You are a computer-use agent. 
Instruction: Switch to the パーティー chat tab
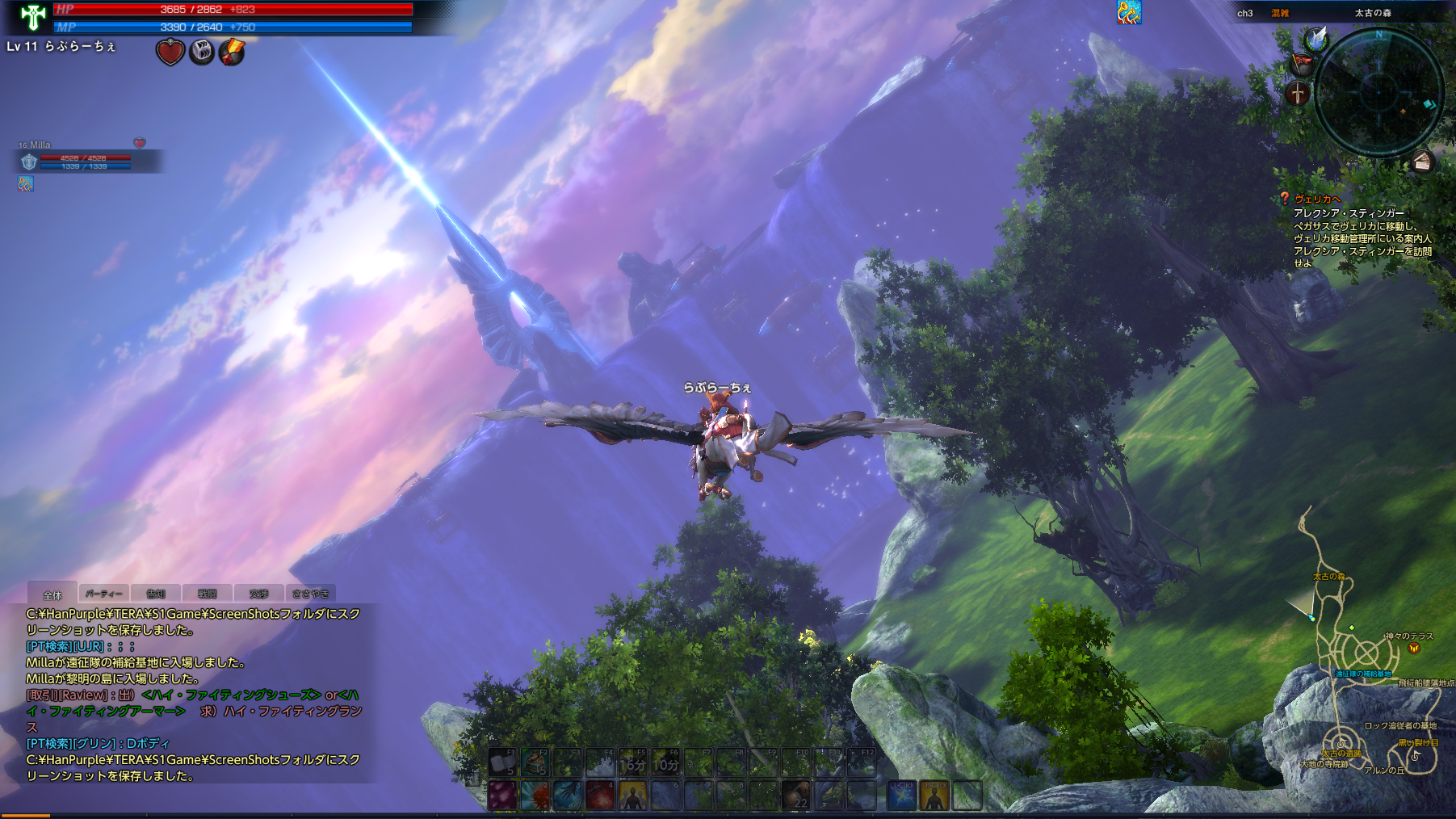pyautogui.click(x=103, y=594)
